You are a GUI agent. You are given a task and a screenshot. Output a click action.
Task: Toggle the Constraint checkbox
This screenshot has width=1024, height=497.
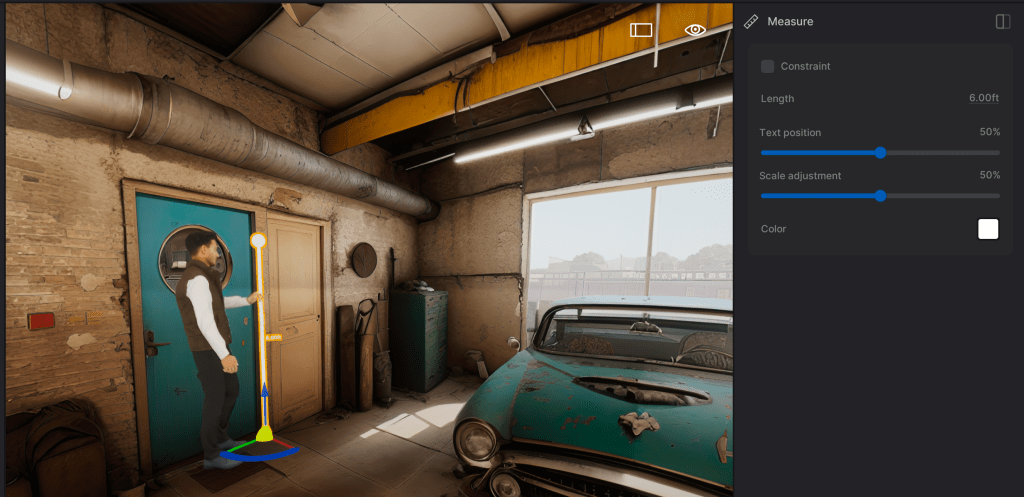click(x=768, y=67)
